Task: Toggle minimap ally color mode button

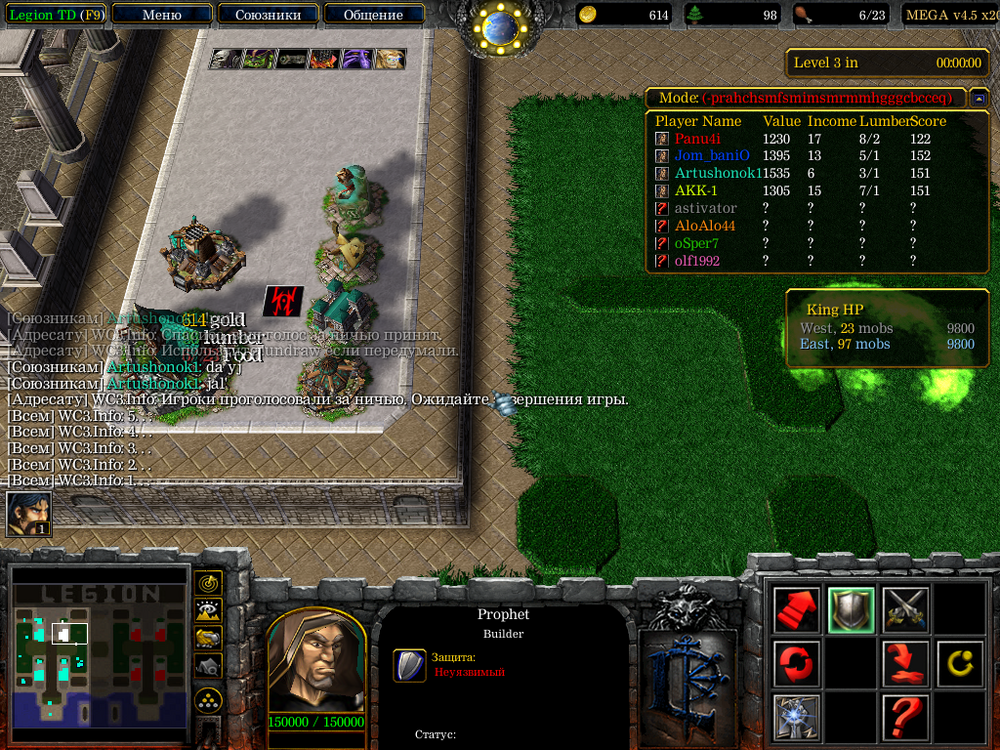Action: point(208,638)
